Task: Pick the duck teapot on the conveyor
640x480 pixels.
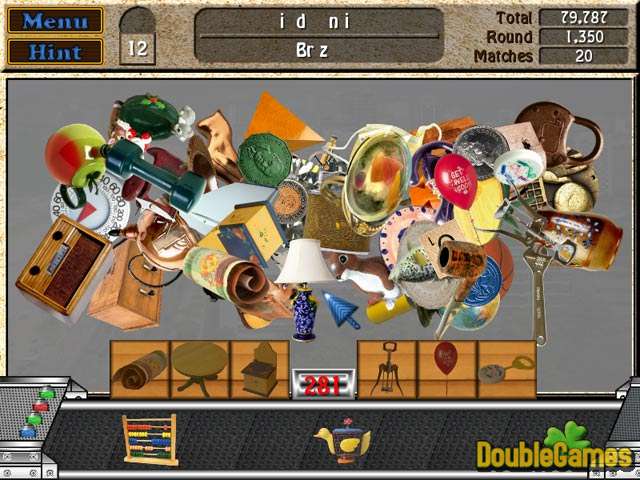Action: click(x=343, y=441)
